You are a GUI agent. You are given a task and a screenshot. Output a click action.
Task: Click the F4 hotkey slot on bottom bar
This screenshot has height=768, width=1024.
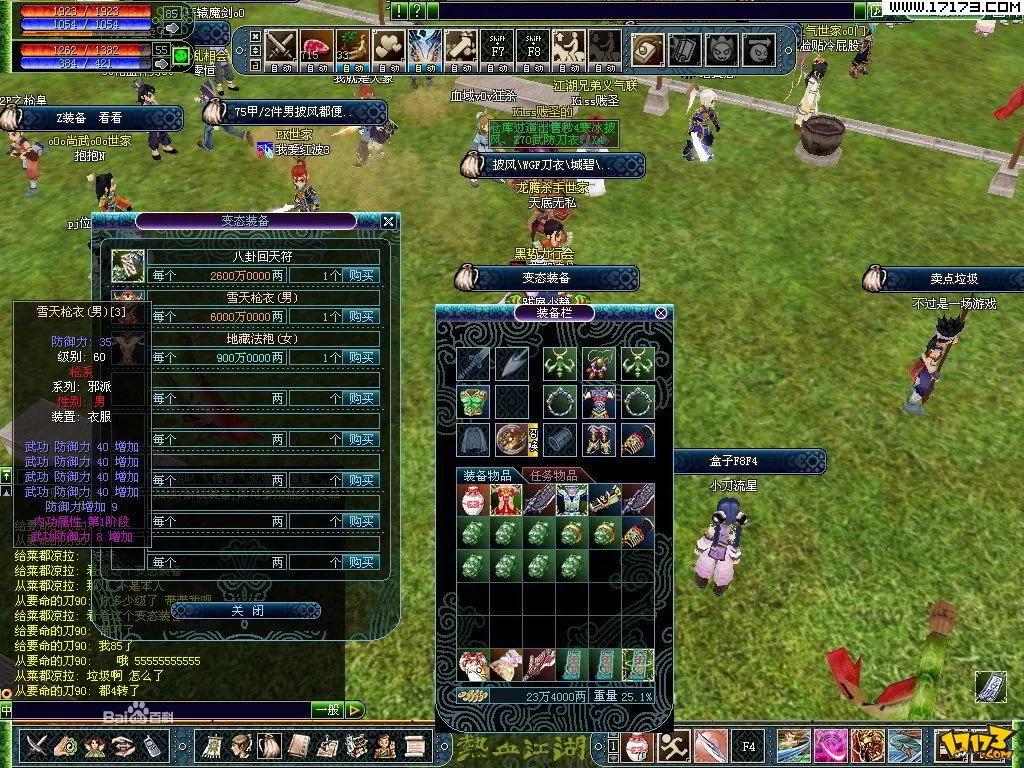747,746
